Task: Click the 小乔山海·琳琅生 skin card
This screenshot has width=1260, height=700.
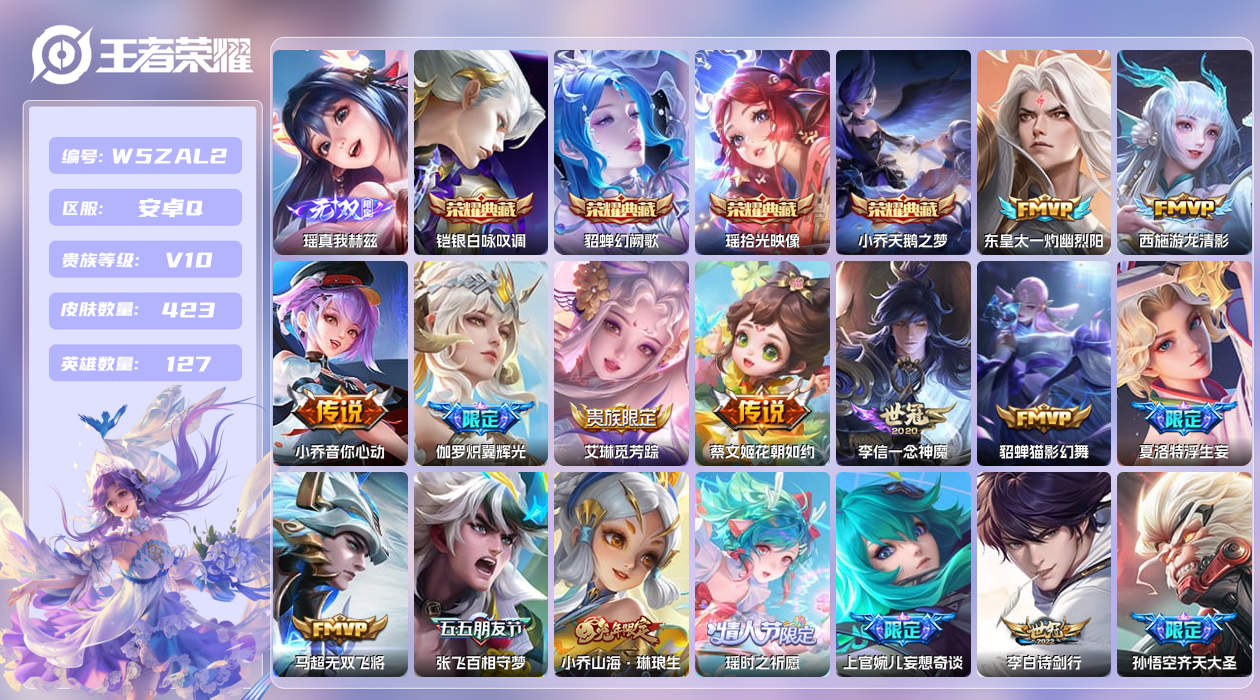Action: tap(621, 574)
